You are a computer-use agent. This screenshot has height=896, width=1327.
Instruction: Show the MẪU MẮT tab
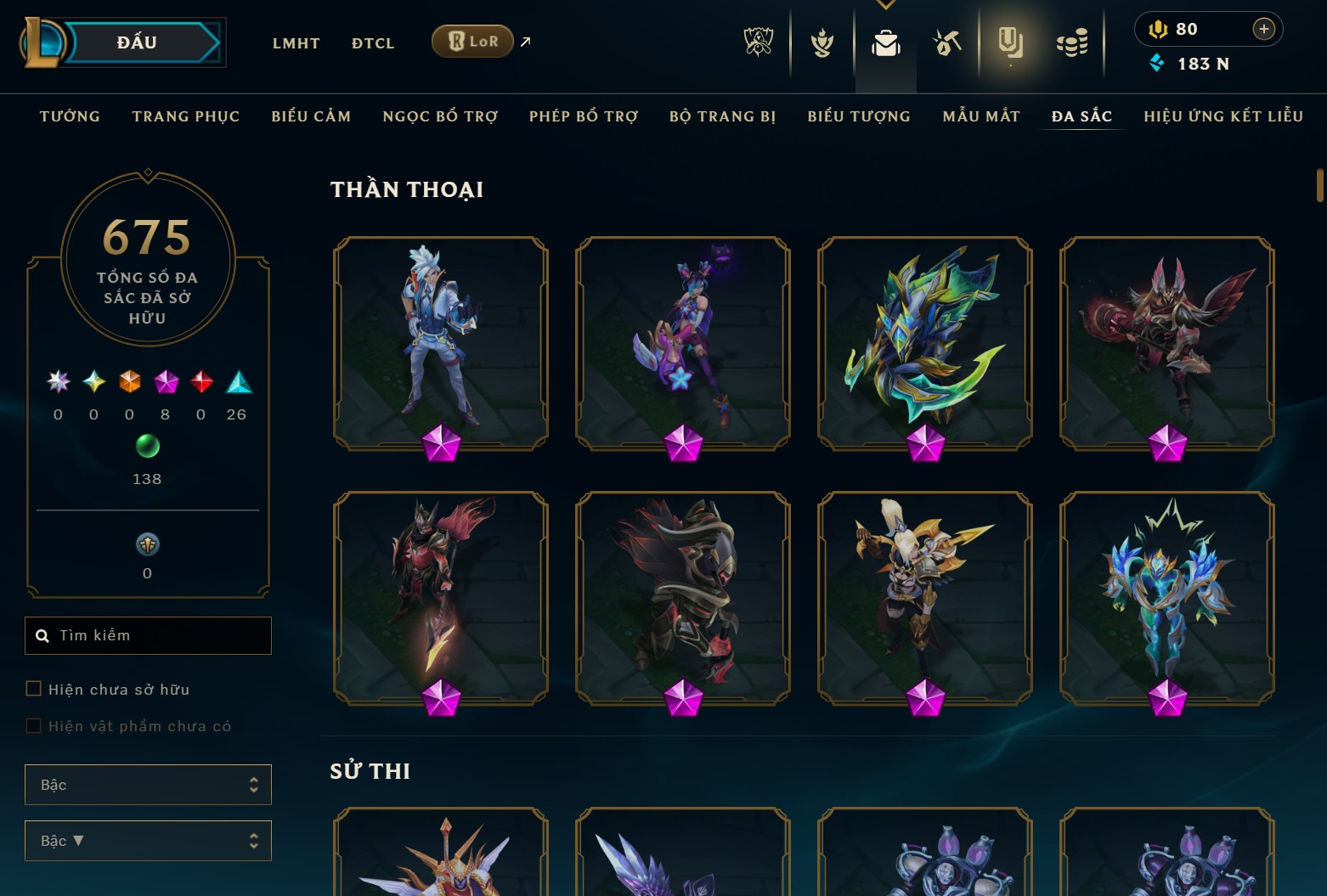(981, 116)
